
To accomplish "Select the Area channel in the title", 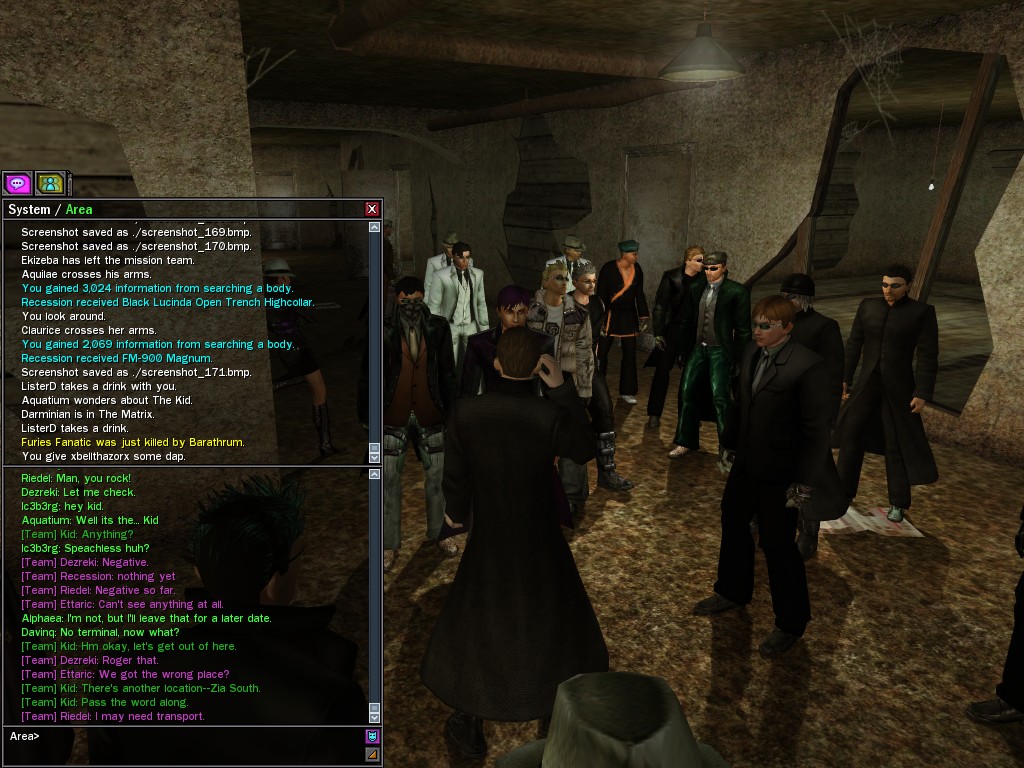I will (79, 209).
